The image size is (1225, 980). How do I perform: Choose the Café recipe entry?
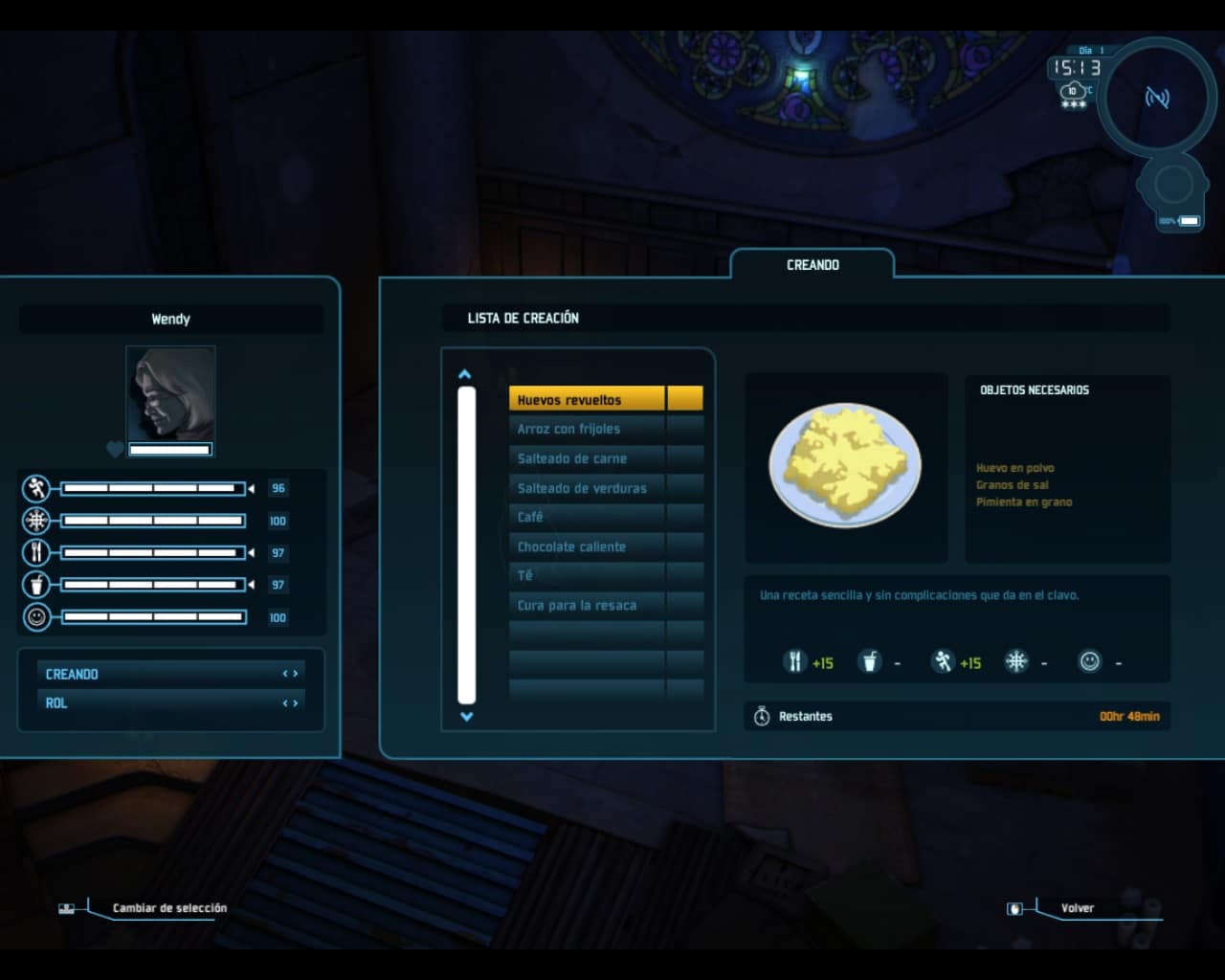pos(586,517)
